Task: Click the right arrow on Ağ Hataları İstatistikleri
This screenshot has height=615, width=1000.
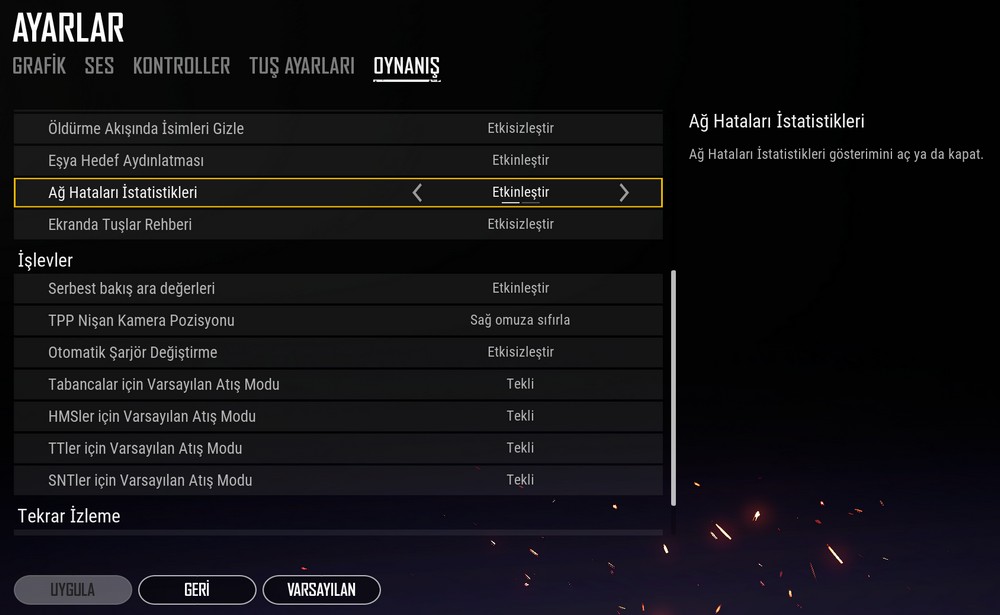Action: pos(624,193)
